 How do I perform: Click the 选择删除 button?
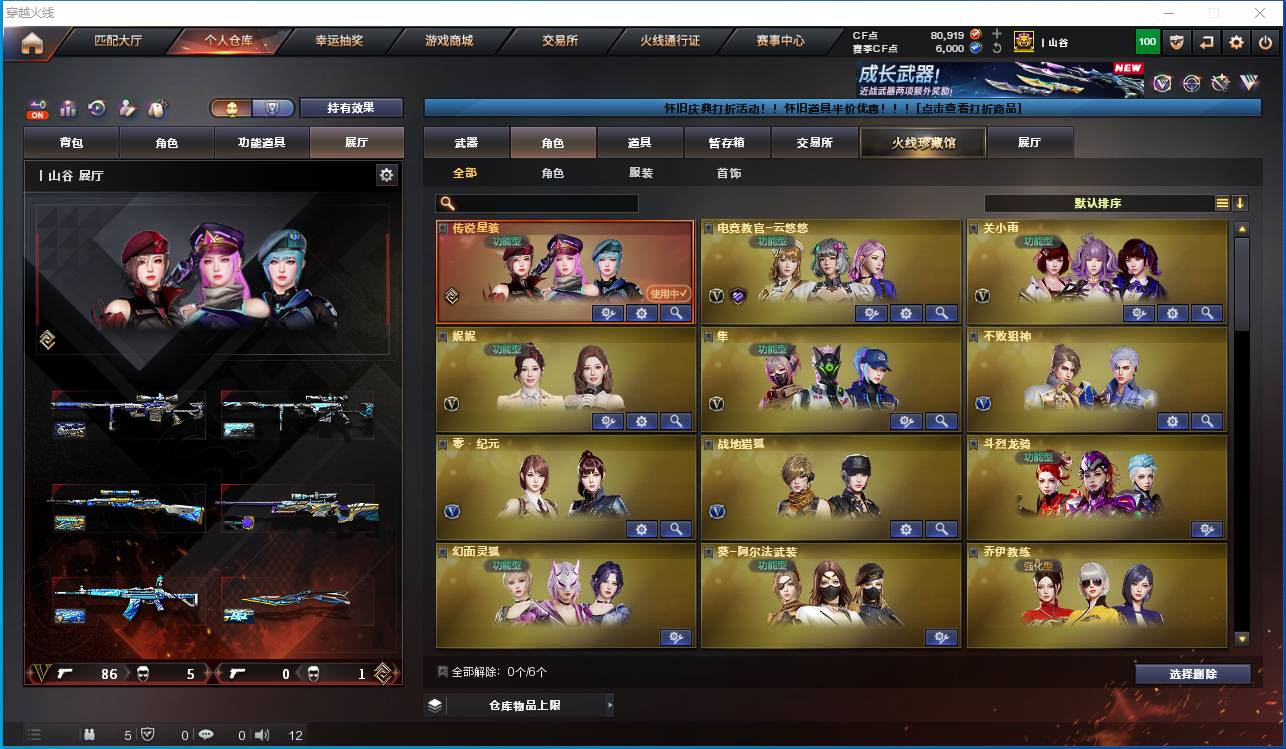tap(1193, 673)
